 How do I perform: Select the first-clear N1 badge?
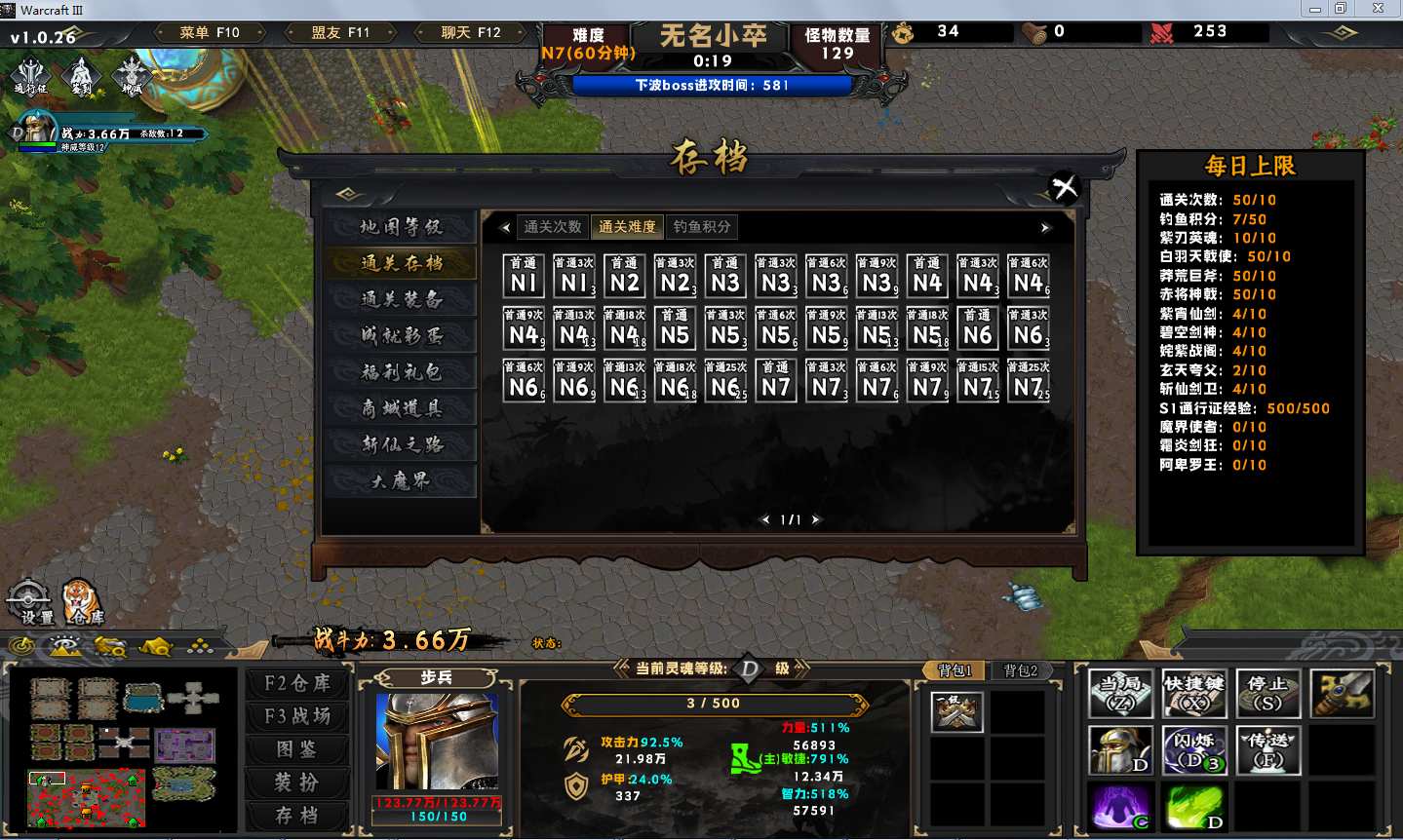click(x=524, y=276)
